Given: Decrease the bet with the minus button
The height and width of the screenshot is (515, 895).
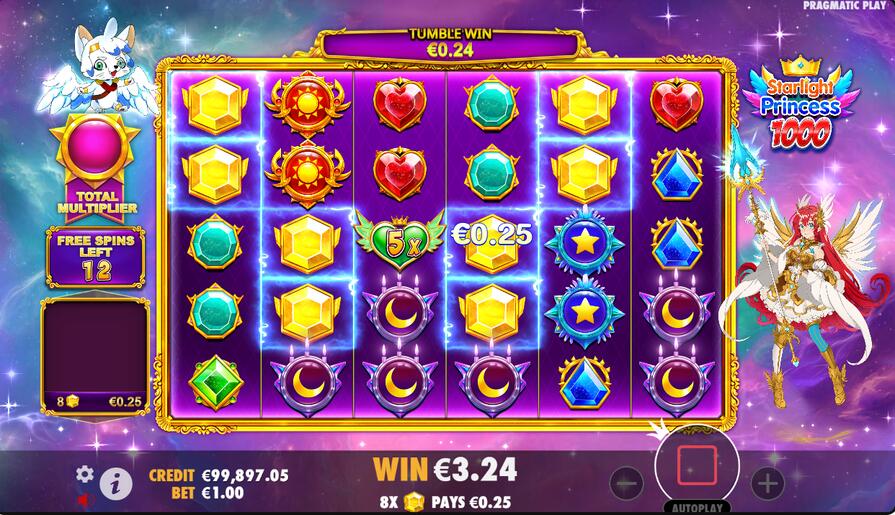Looking at the screenshot, I should [626, 484].
